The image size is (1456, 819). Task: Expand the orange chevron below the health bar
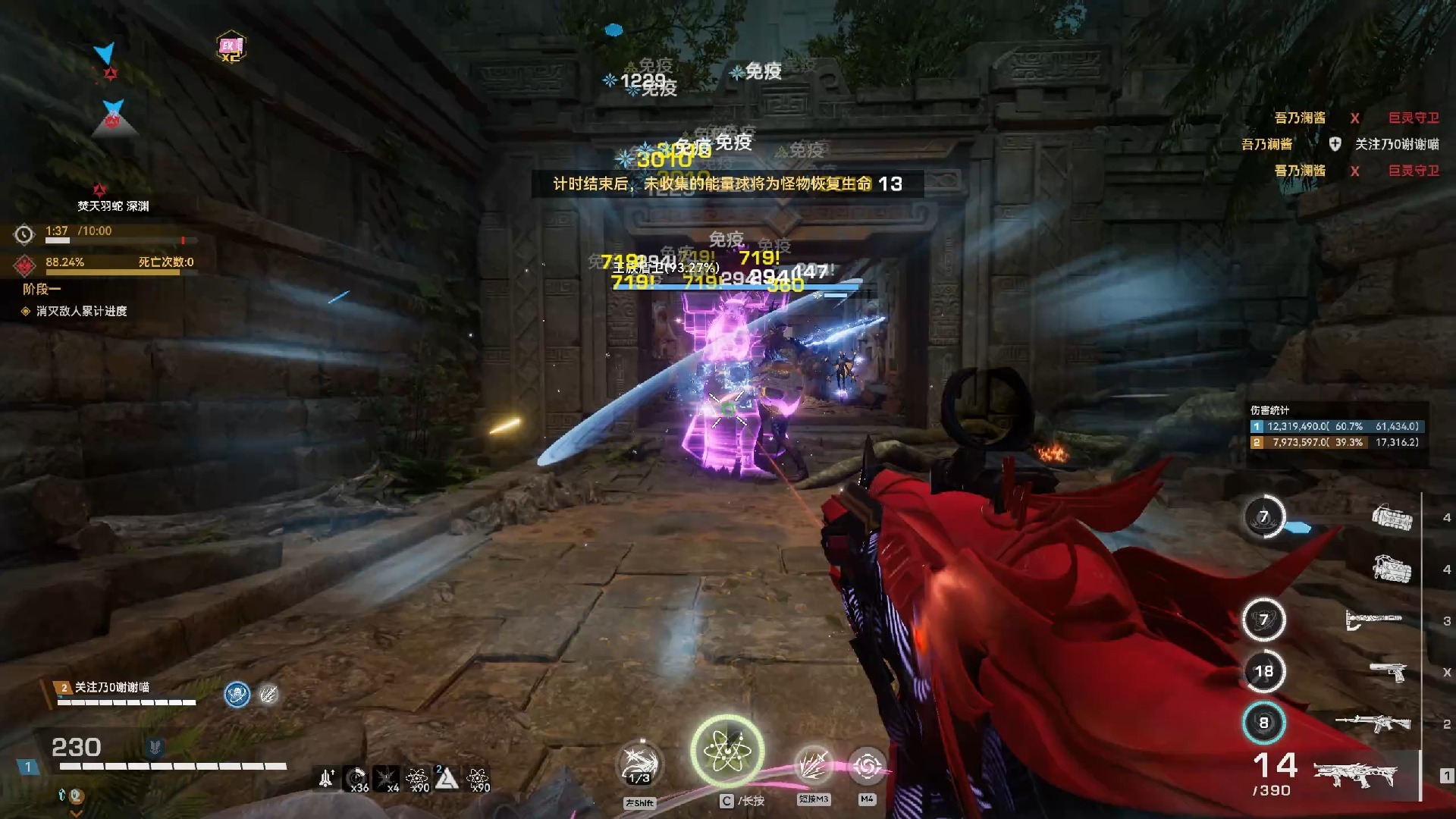coord(76,813)
